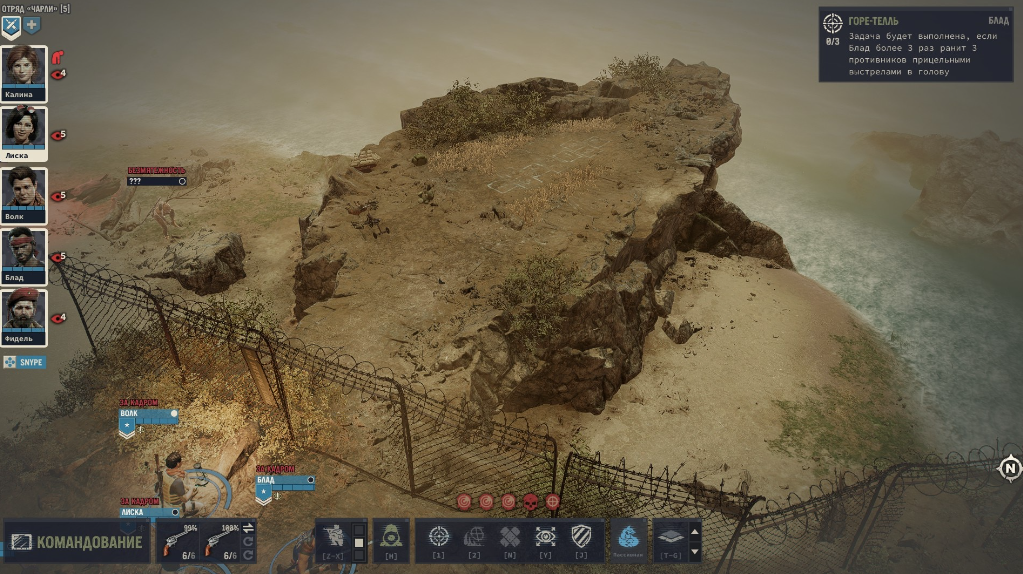The height and width of the screenshot is (574, 1023).
Task: Click the crossed-swords squad shield icon
Action: [x=11, y=24]
